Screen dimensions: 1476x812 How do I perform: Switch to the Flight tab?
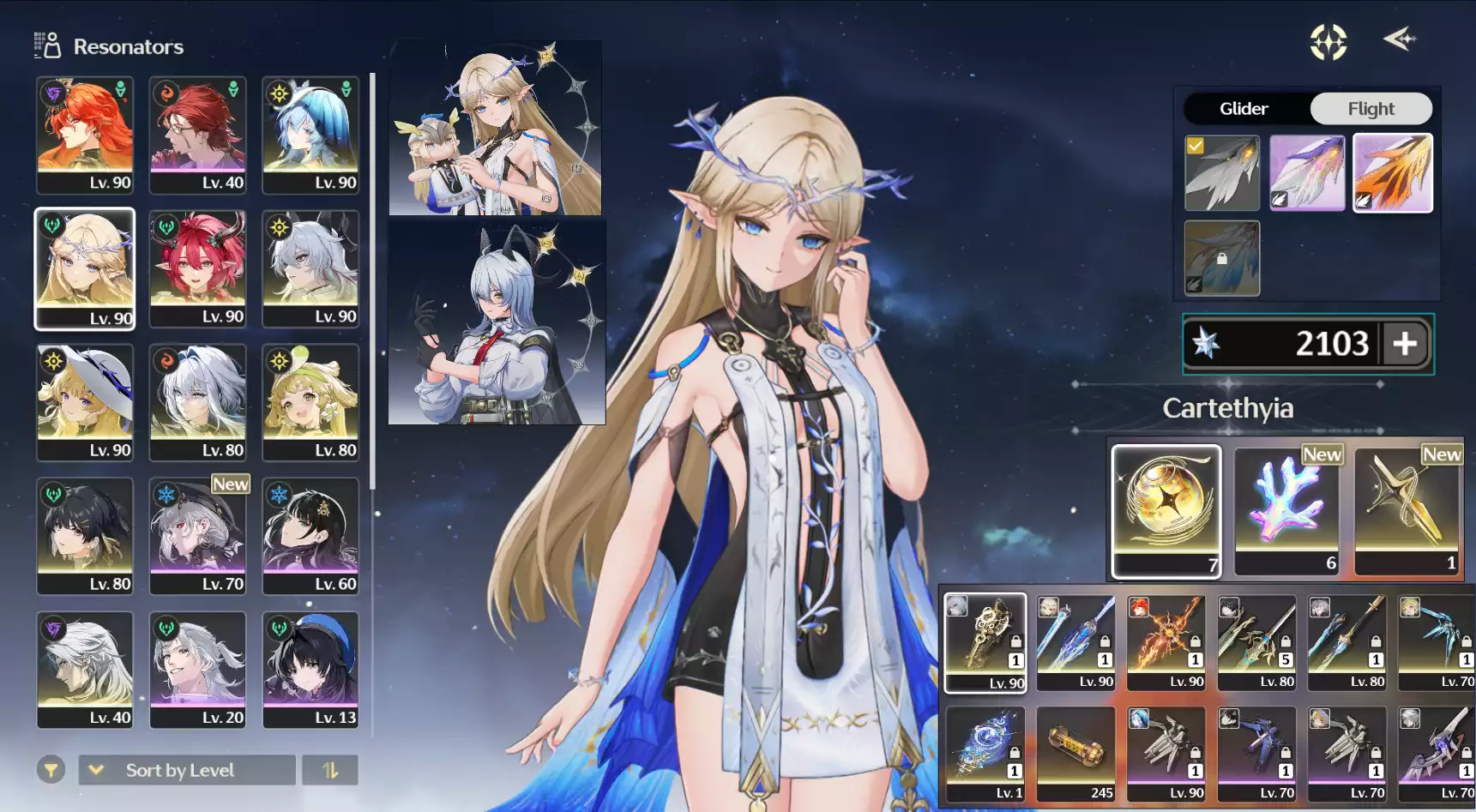[1371, 109]
